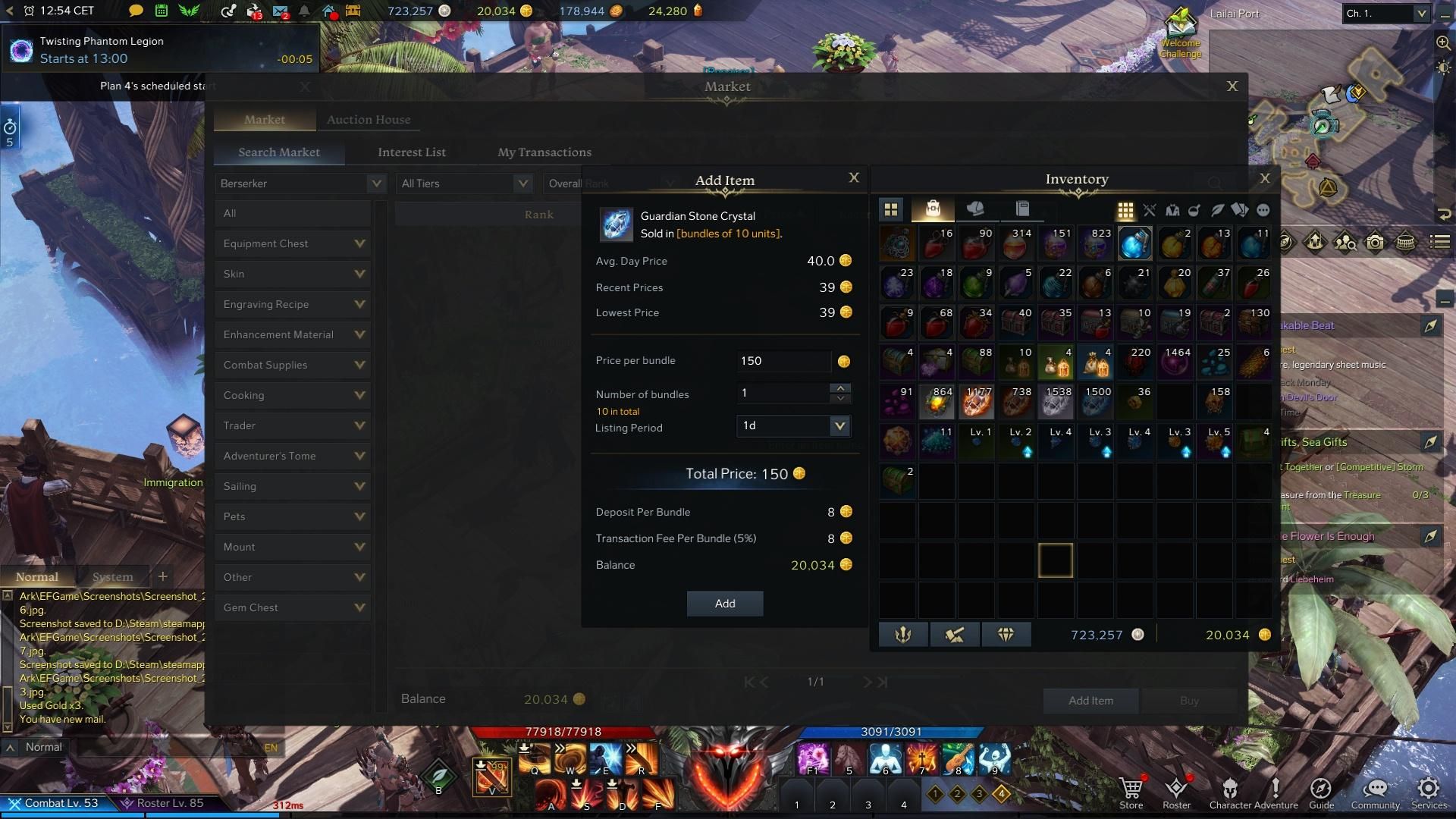
Task: Increase the number of bundles
Action: point(839,388)
